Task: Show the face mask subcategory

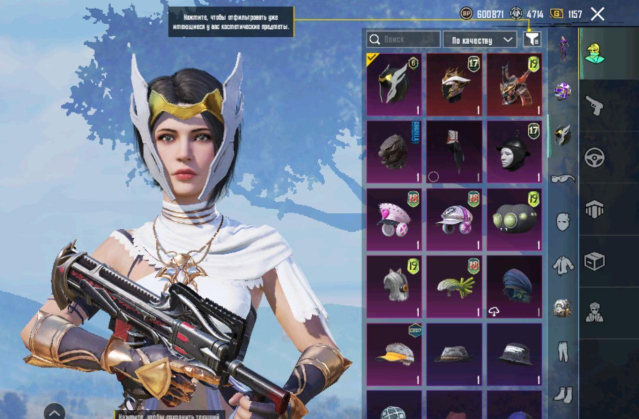Action: point(564,221)
